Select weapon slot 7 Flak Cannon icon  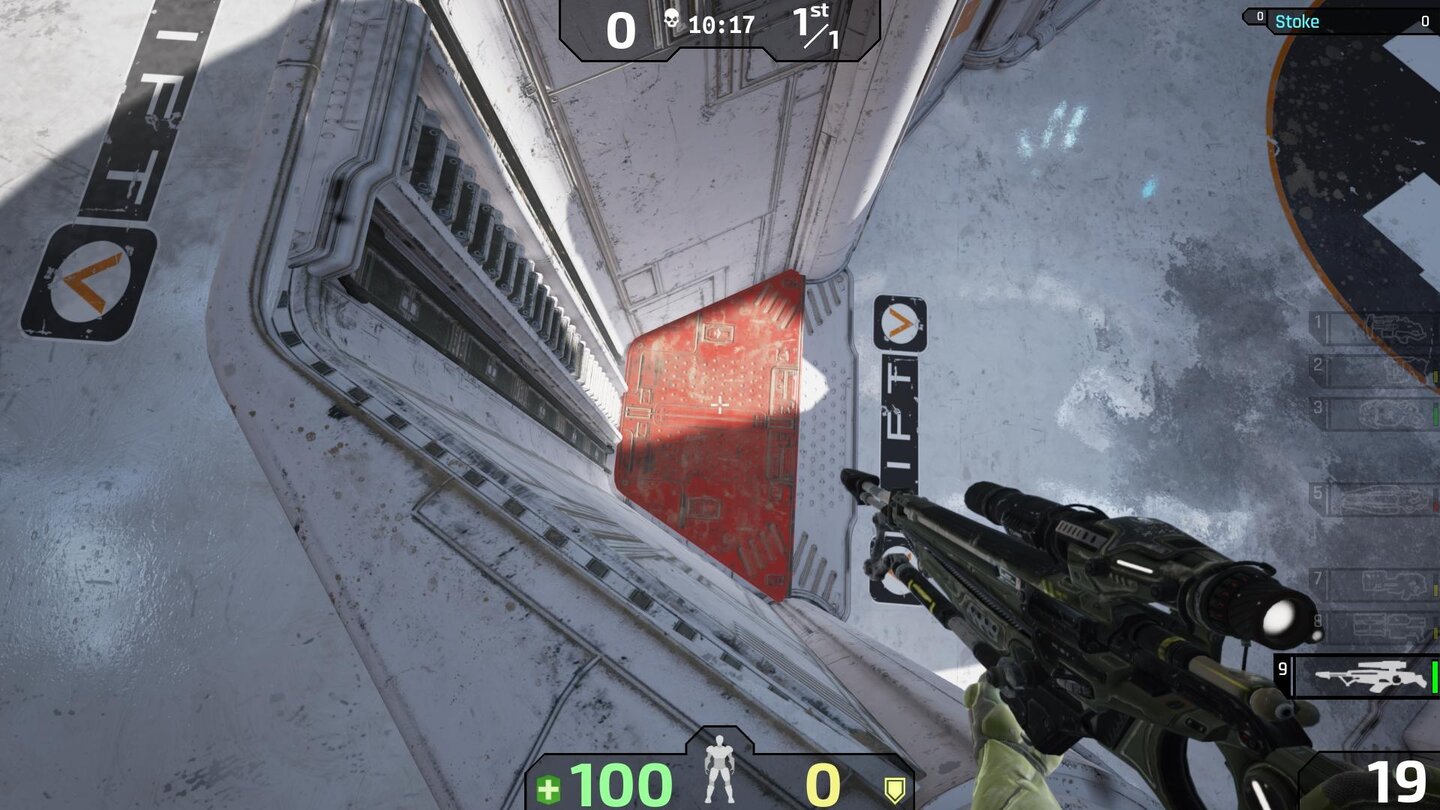[x=1394, y=584]
